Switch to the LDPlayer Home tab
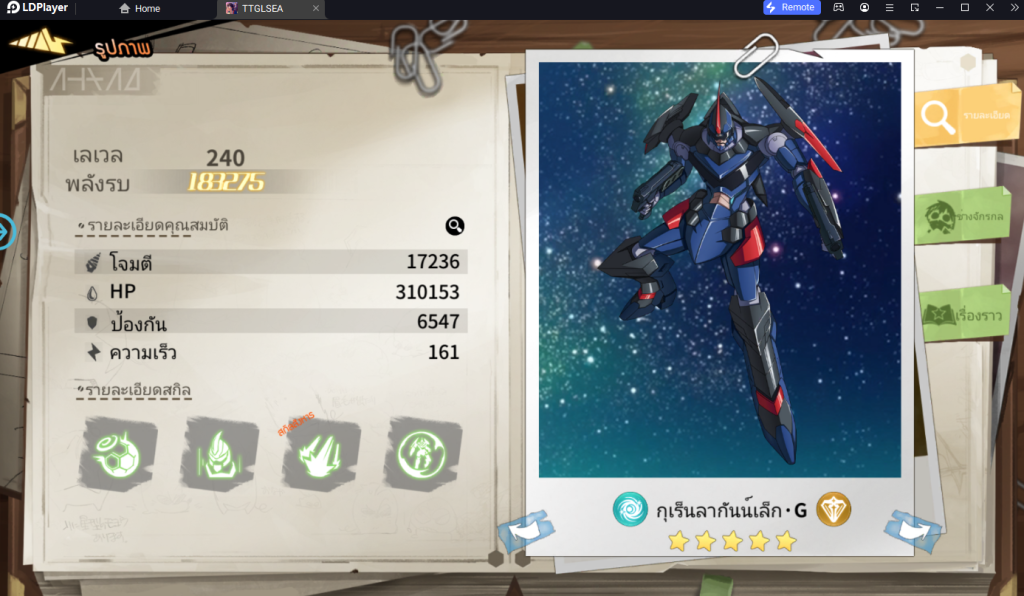The image size is (1024, 596). point(140,8)
